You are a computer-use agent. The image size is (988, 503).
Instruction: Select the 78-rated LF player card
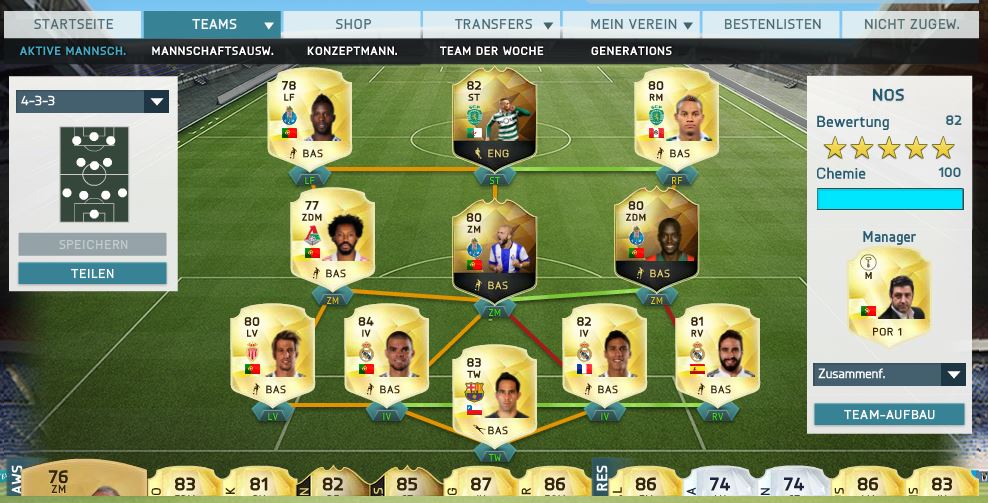[x=309, y=120]
